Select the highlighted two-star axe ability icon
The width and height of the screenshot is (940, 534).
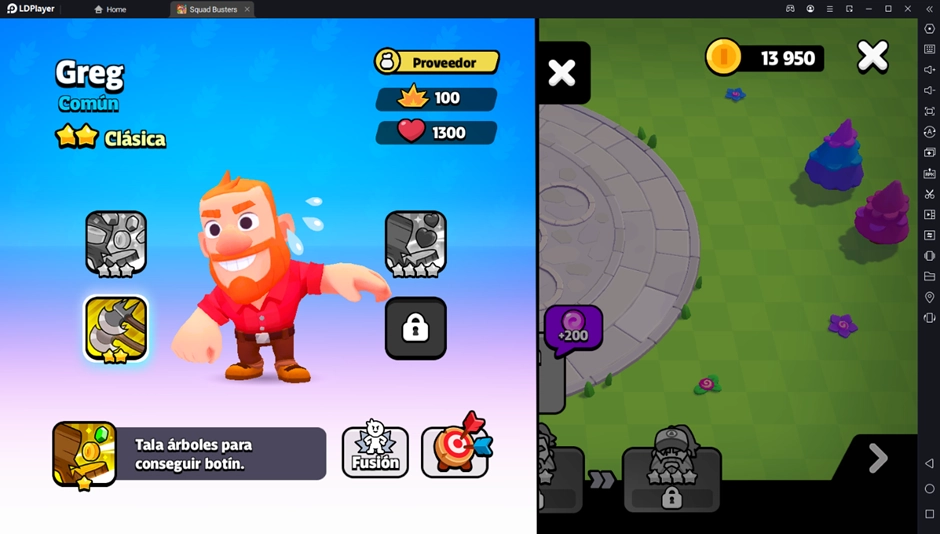coord(116,329)
